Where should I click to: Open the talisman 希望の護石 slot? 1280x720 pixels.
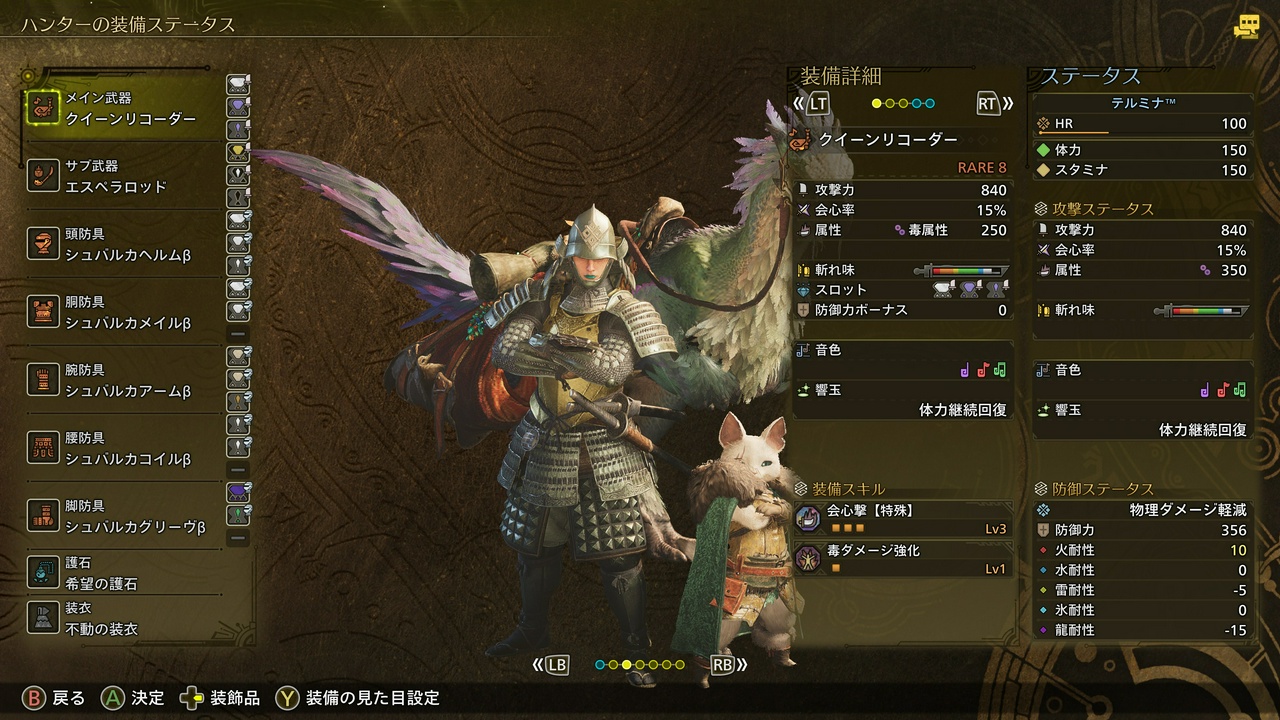[122, 573]
